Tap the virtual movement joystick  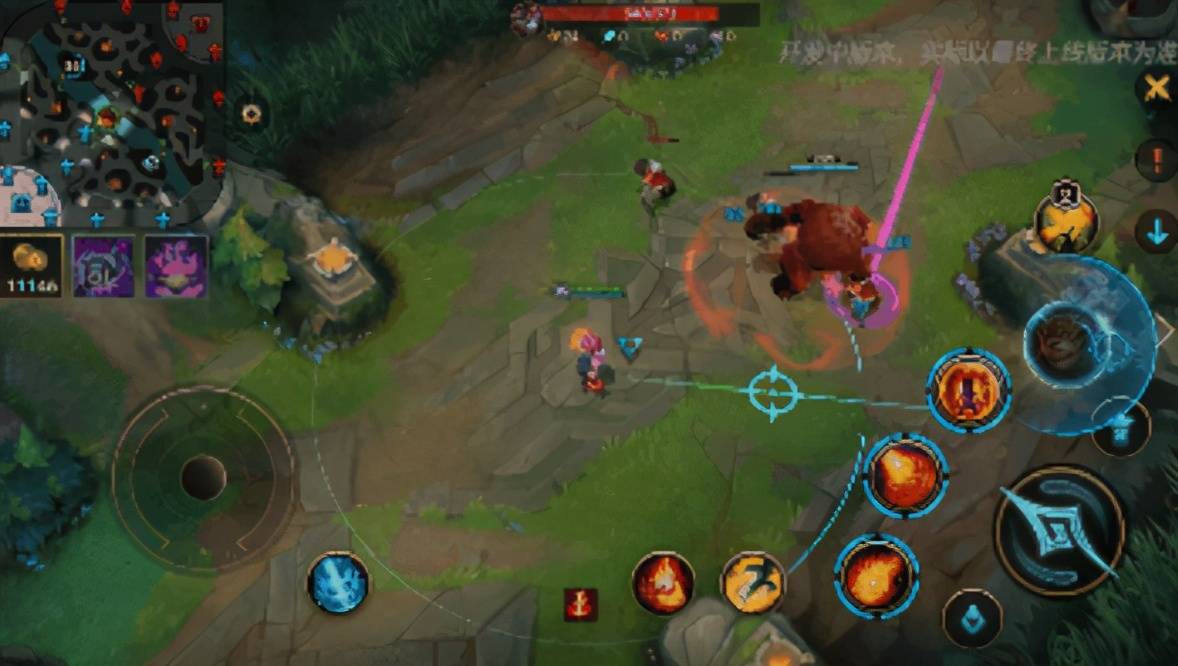coord(203,477)
